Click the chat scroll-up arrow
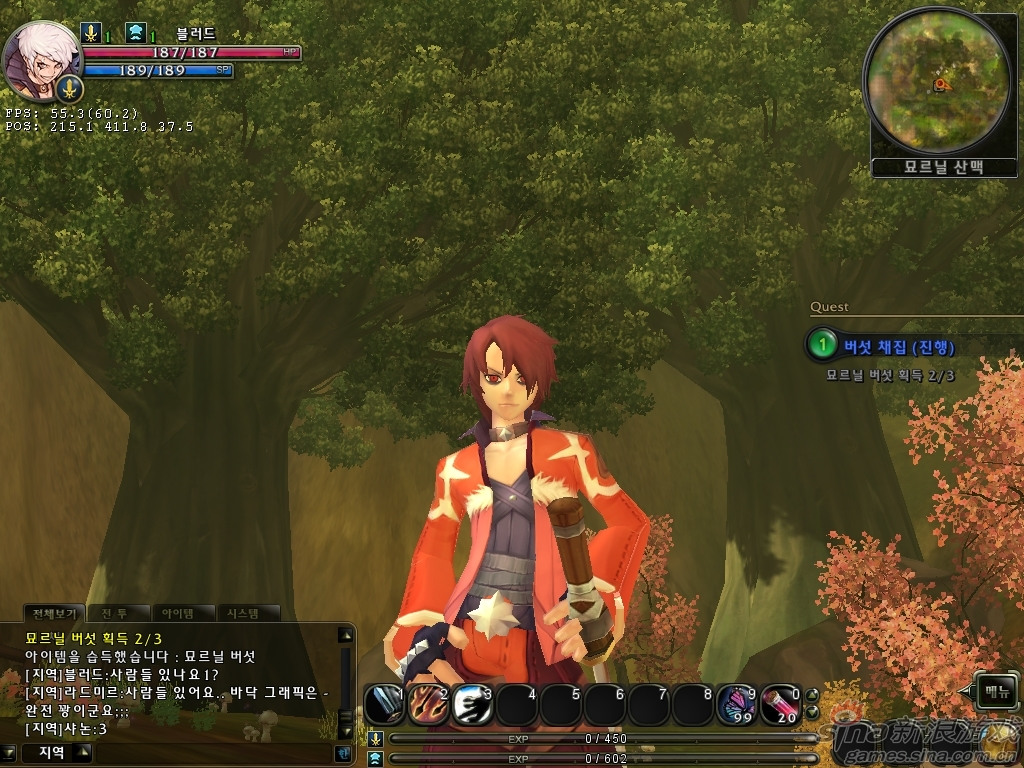Viewport: 1024px width, 768px height. coord(345,634)
